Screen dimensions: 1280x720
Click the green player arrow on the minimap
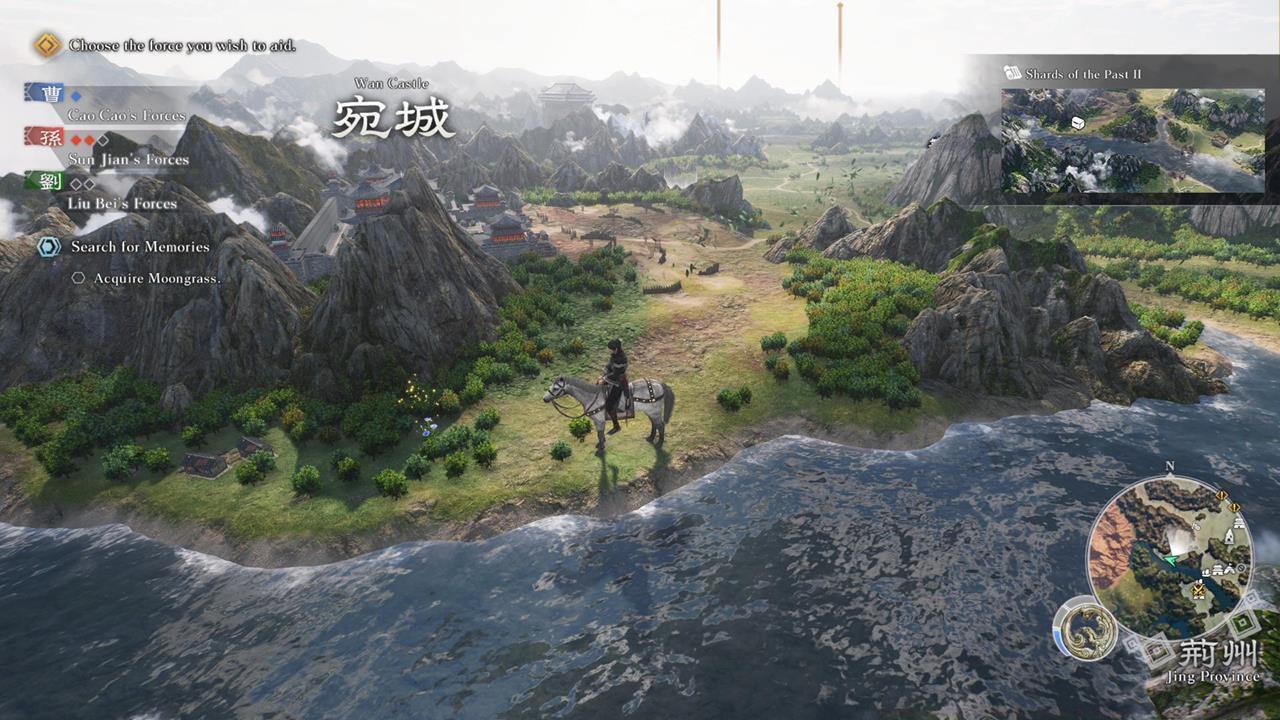1170,559
